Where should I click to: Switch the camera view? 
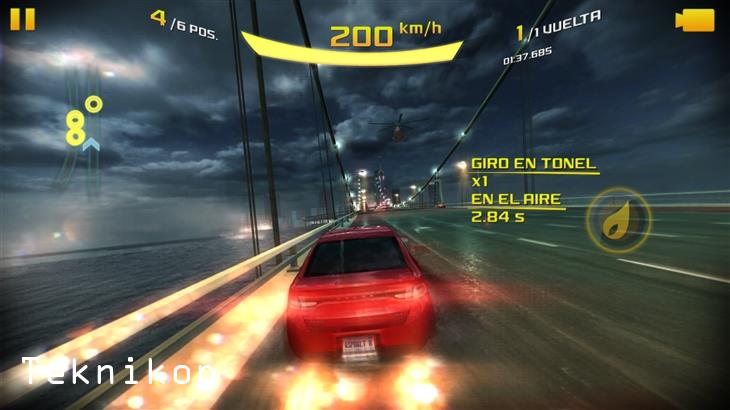(695, 20)
